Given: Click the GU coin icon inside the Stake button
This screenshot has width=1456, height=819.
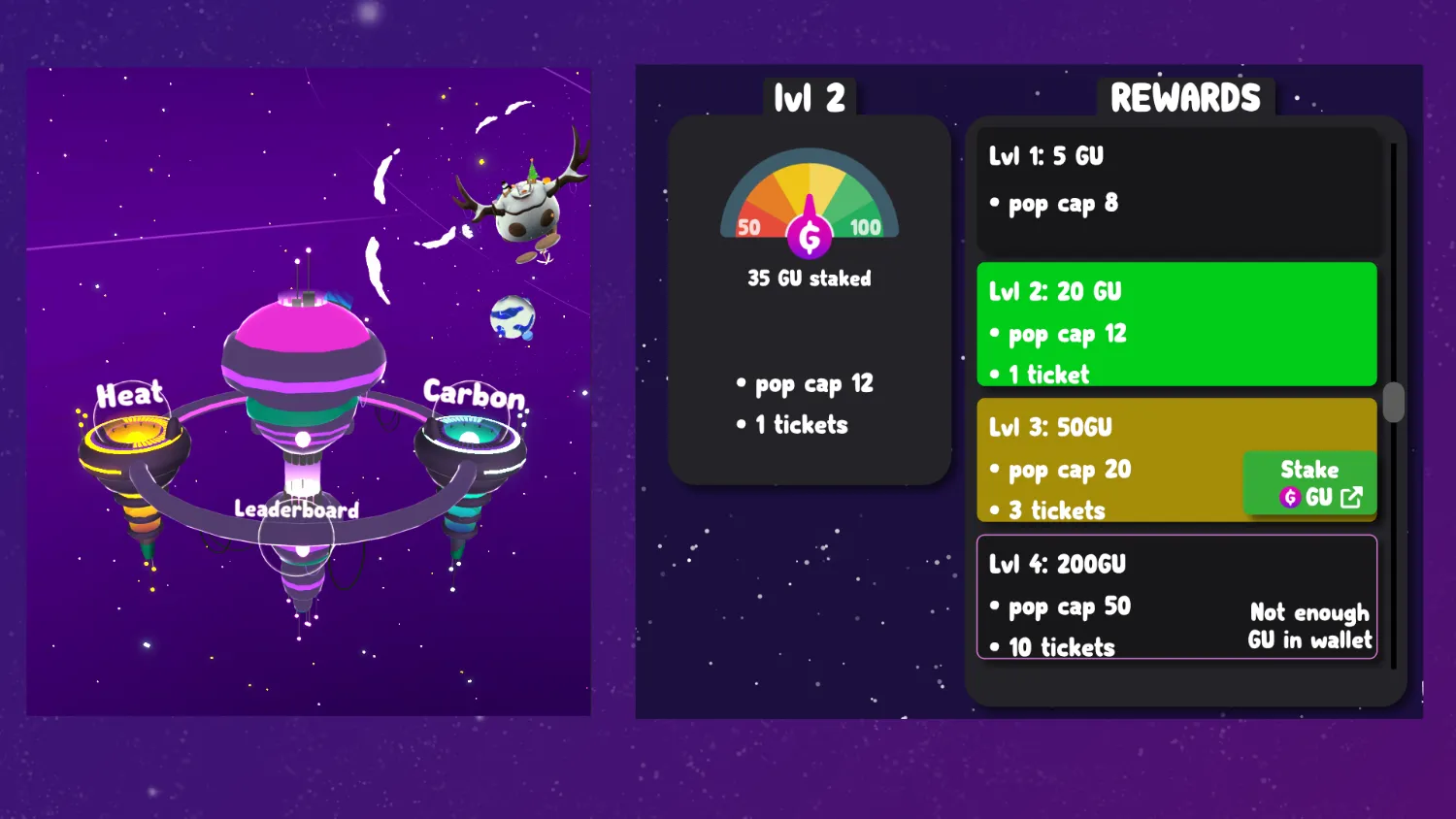Looking at the screenshot, I should click(1291, 497).
